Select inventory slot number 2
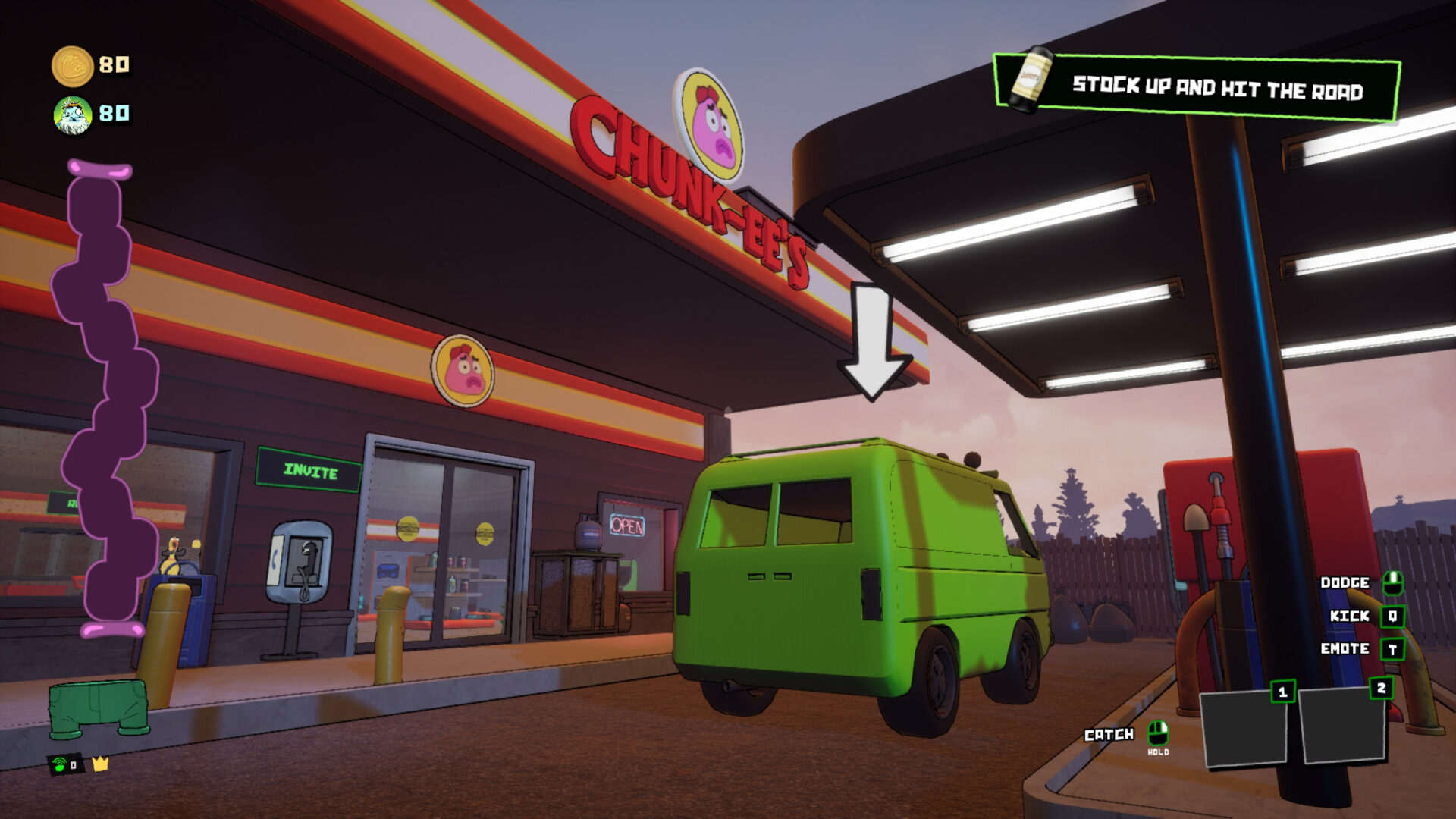Screen dimensions: 1456x819 (1342, 724)
